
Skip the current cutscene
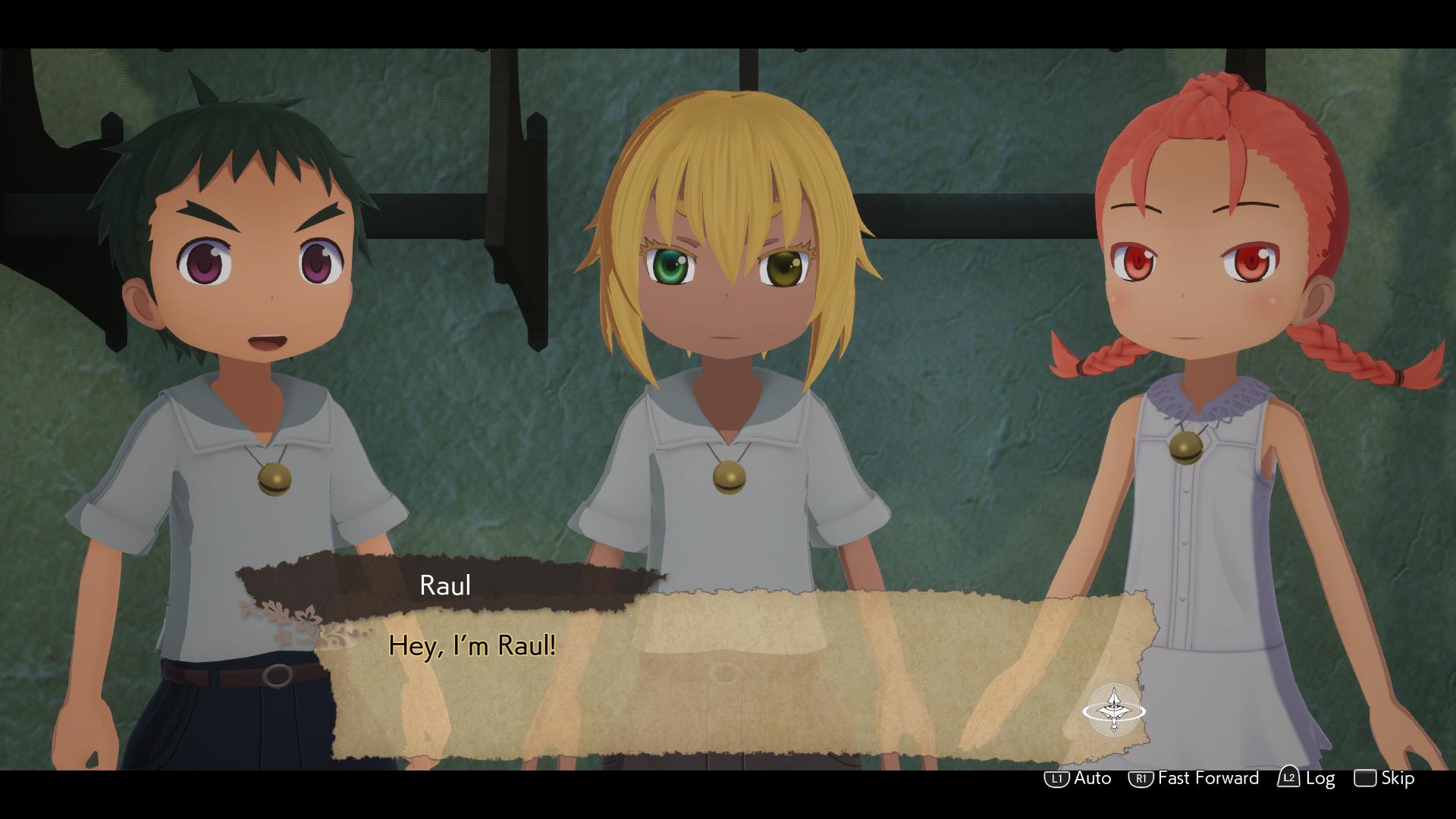[x=1385, y=778]
